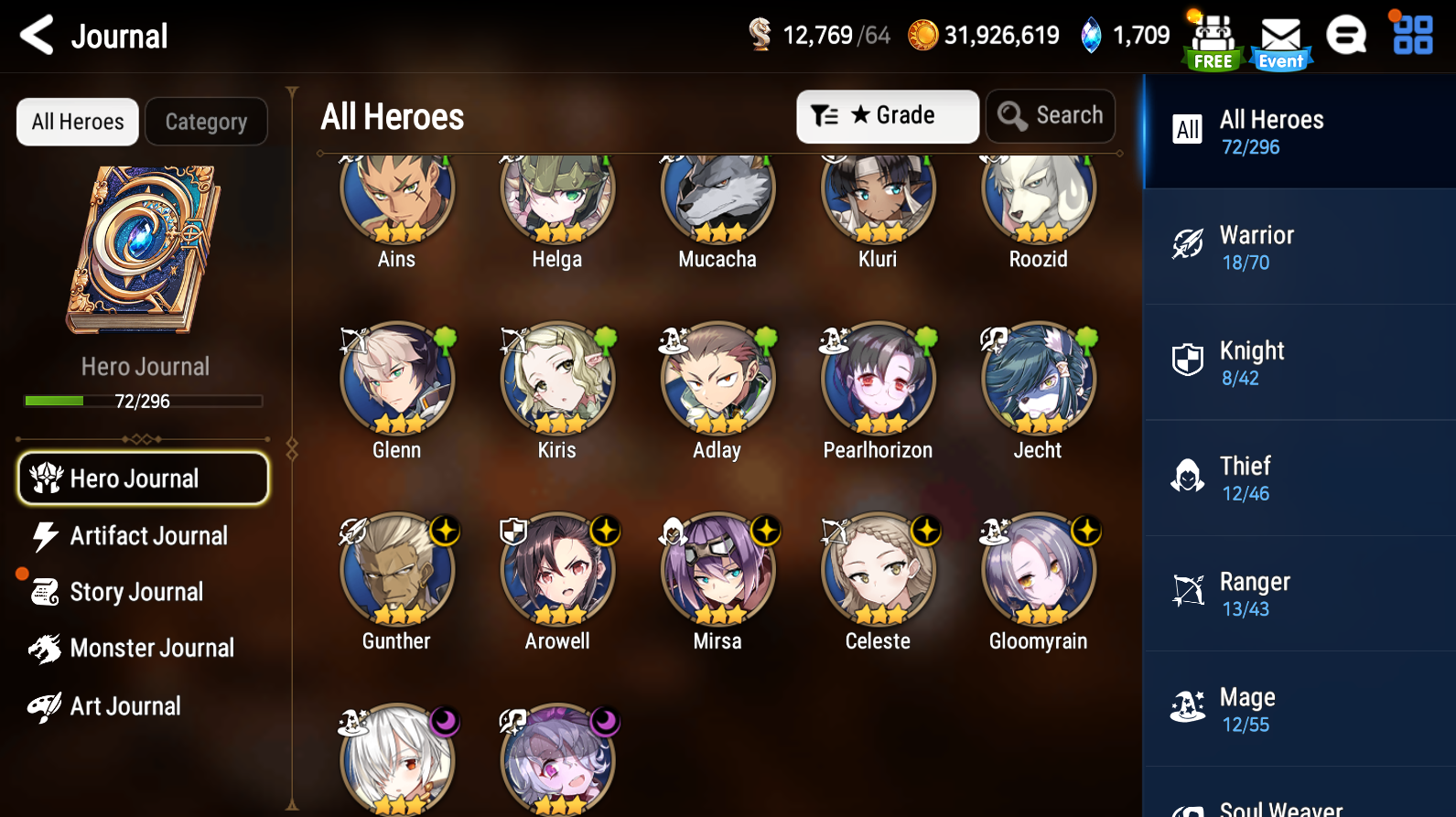Open the ★ Grade filter dropdown
Viewport: 1456px width, 817px height.
[887, 115]
